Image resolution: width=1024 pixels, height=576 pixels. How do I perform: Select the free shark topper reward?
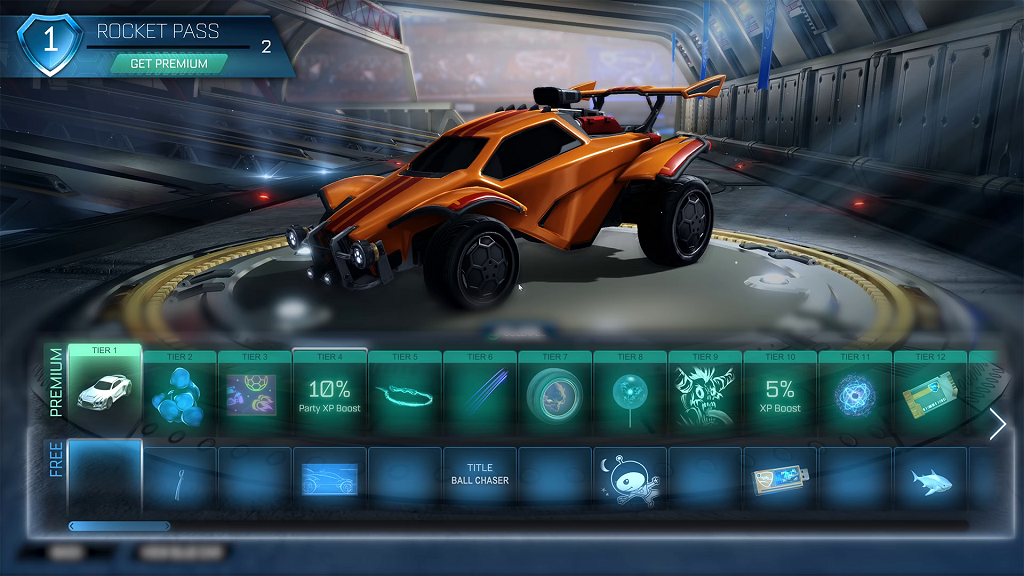click(x=930, y=478)
